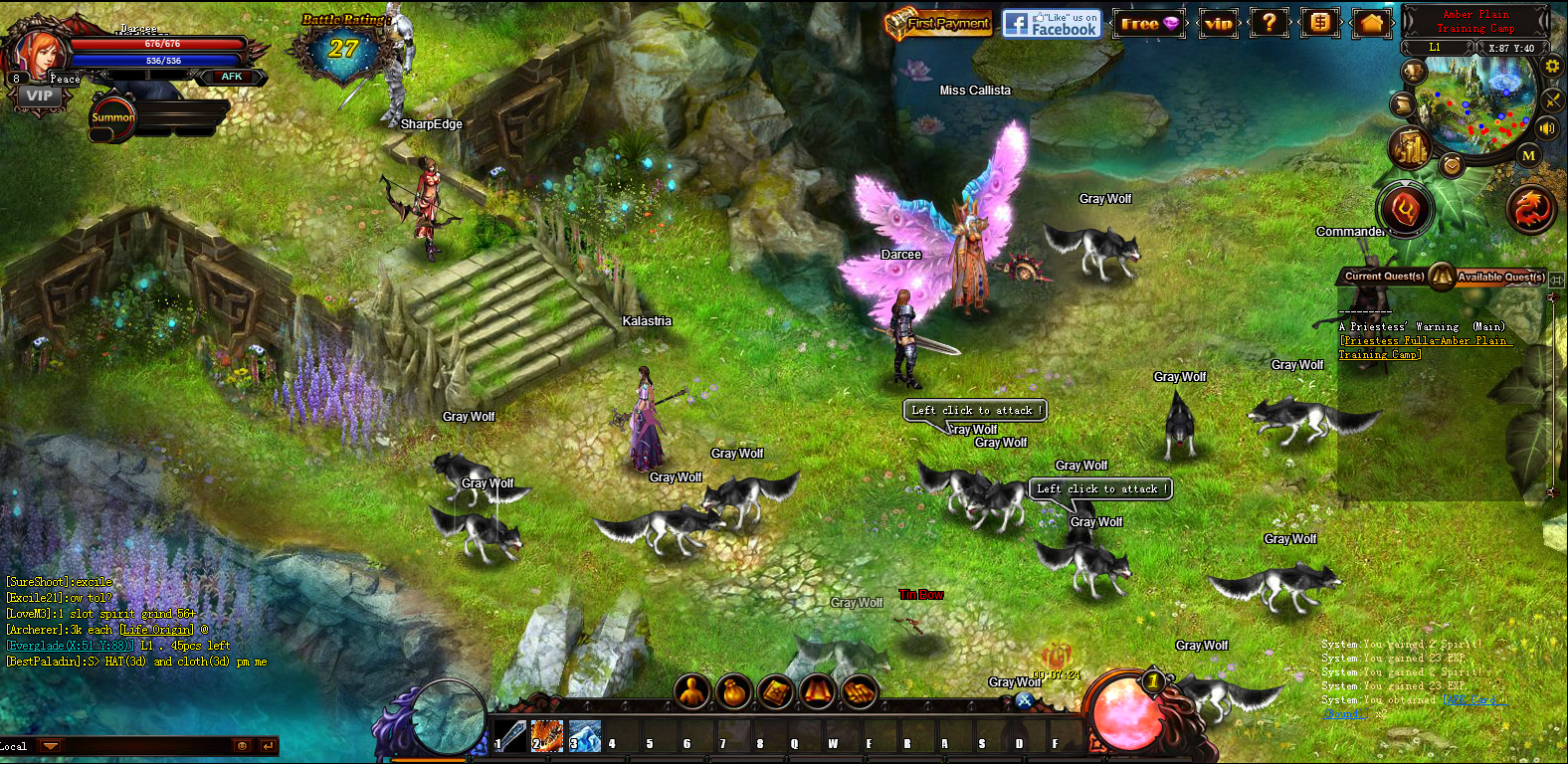The width and height of the screenshot is (1568, 764).
Task: Open the help question mark icon
Action: point(1270,22)
